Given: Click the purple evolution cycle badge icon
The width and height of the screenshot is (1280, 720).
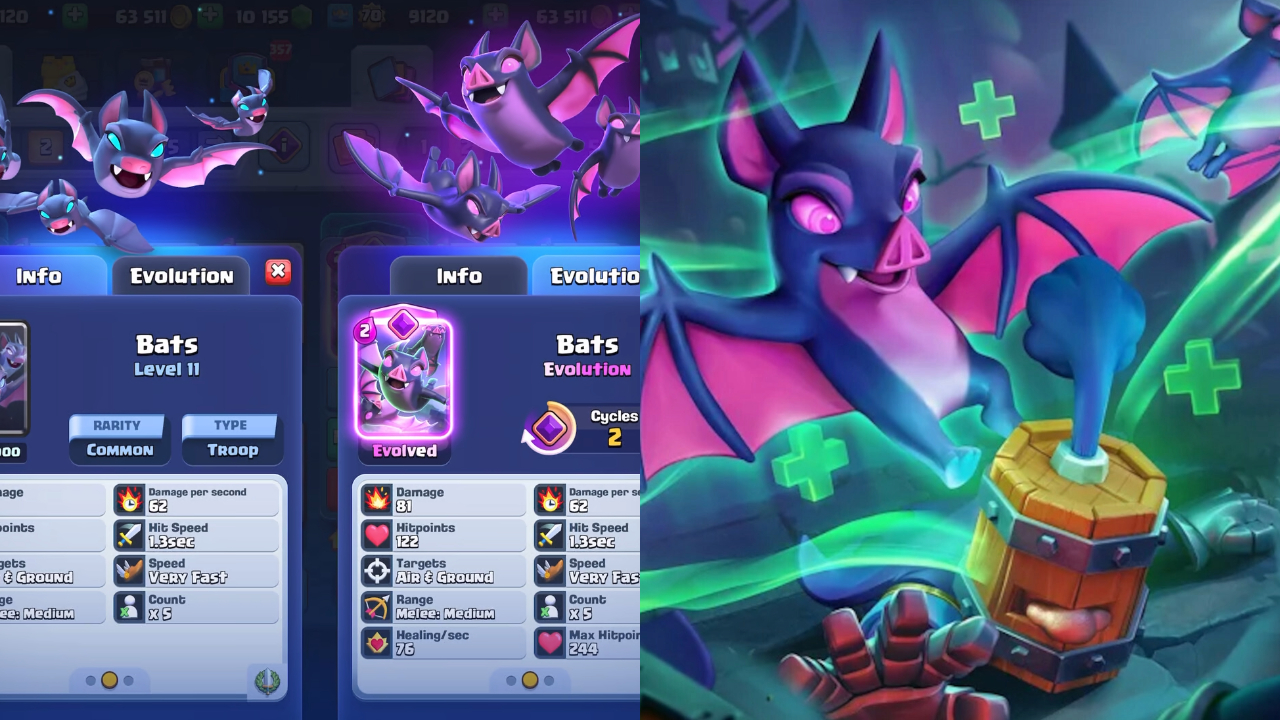Looking at the screenshot, I should point(549,428).
